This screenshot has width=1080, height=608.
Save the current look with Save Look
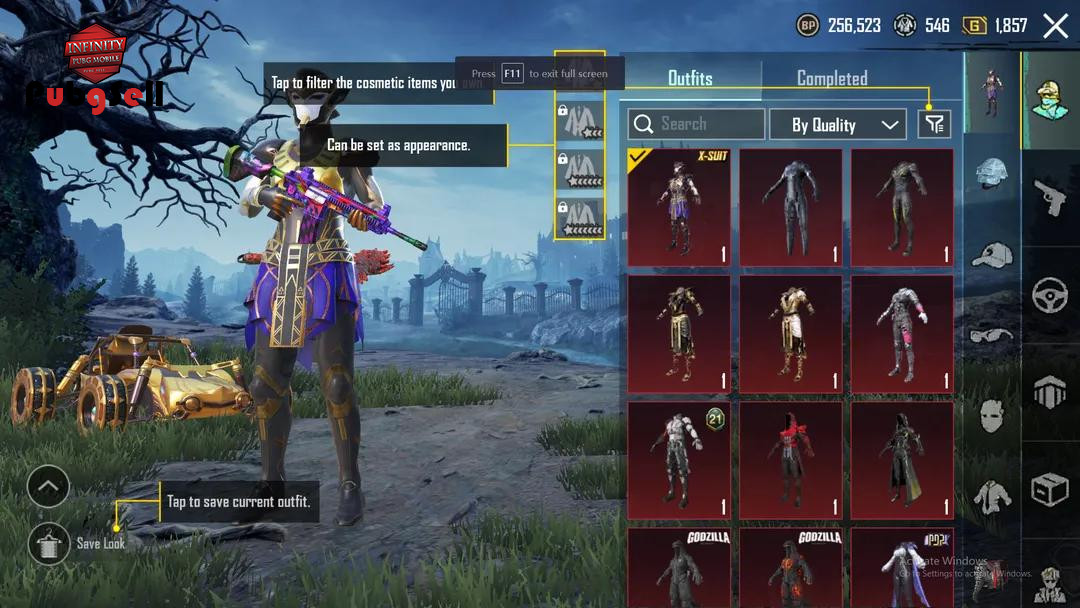pos(50,543)
